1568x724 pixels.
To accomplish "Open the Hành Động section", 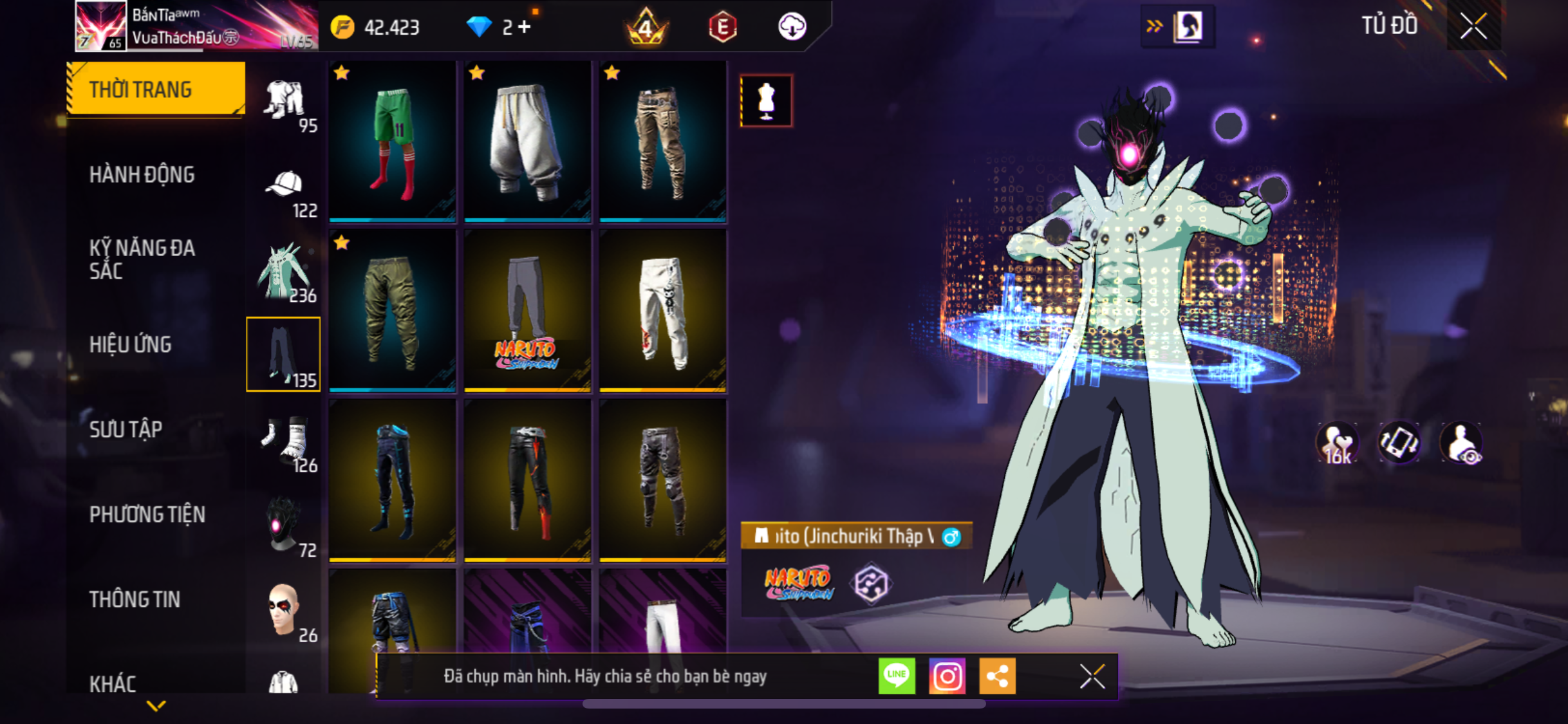I will [x=142, y=174].
